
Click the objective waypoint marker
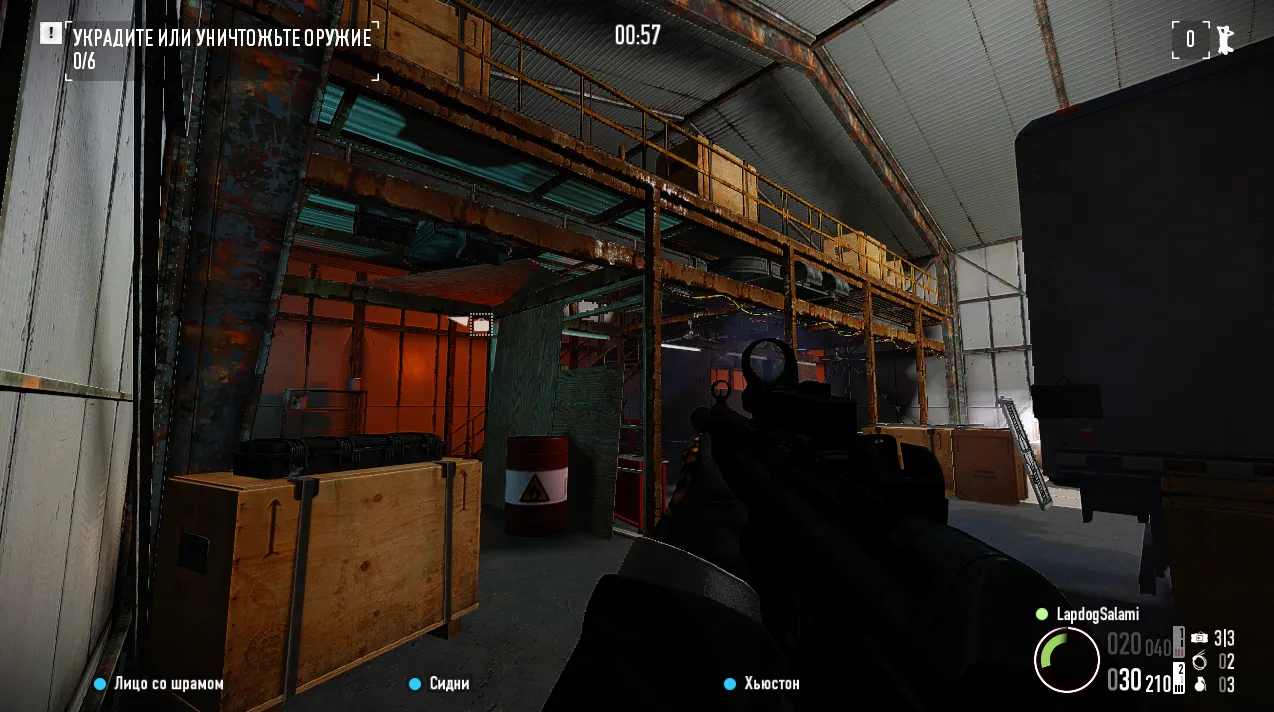481,324
